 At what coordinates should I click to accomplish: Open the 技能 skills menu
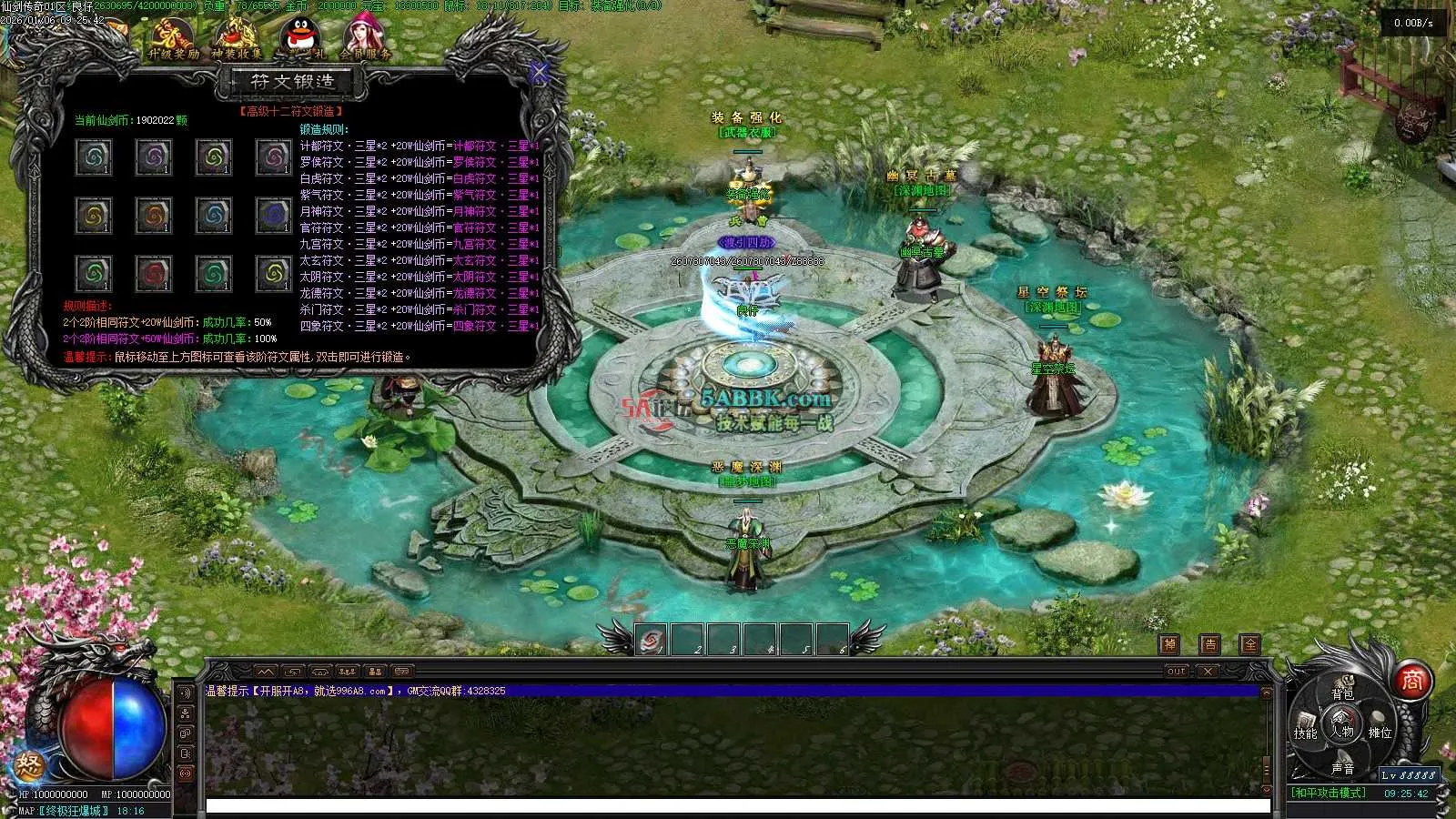tap(1305, 733)
